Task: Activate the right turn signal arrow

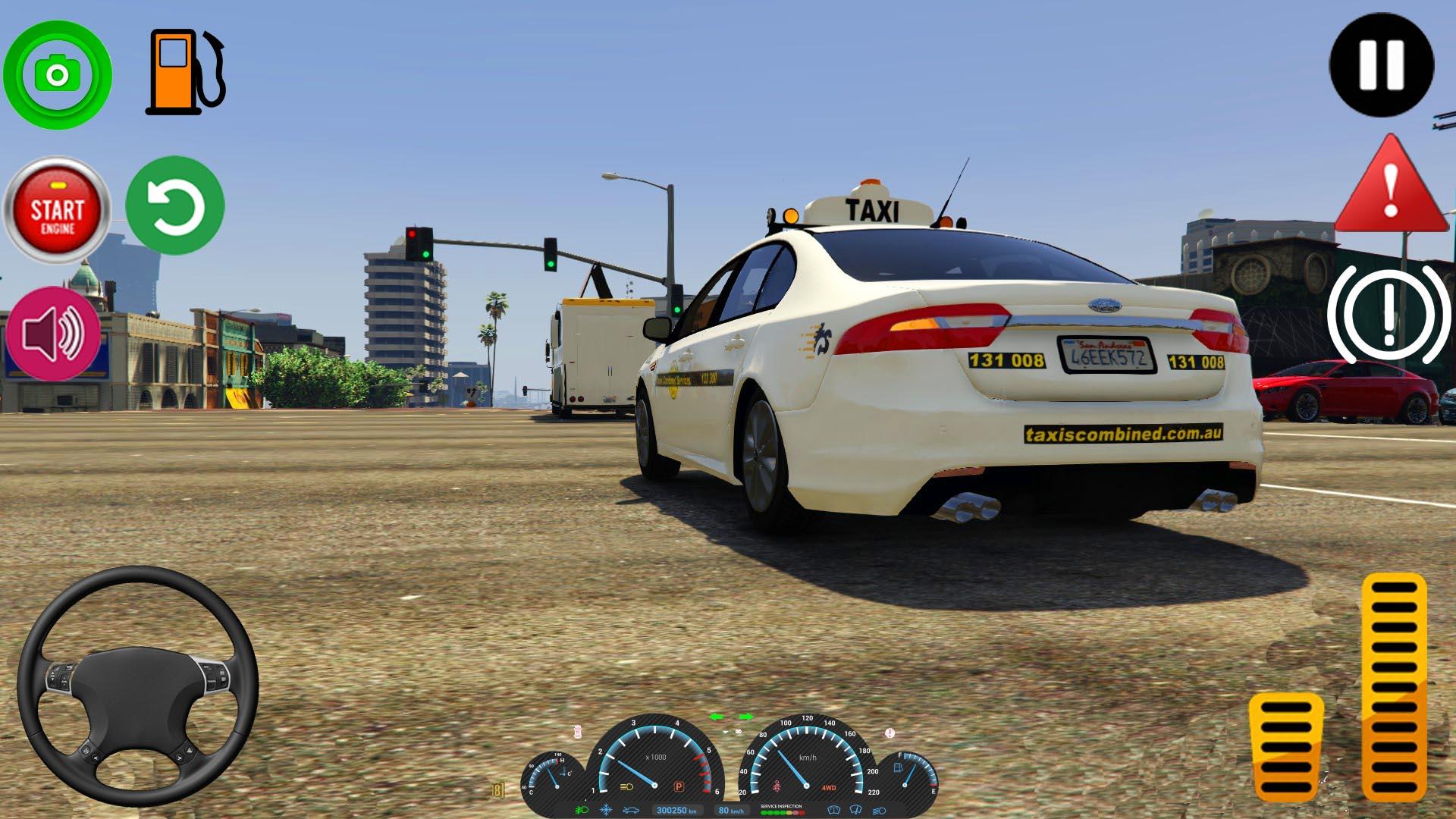Action: tap(745, 716)
